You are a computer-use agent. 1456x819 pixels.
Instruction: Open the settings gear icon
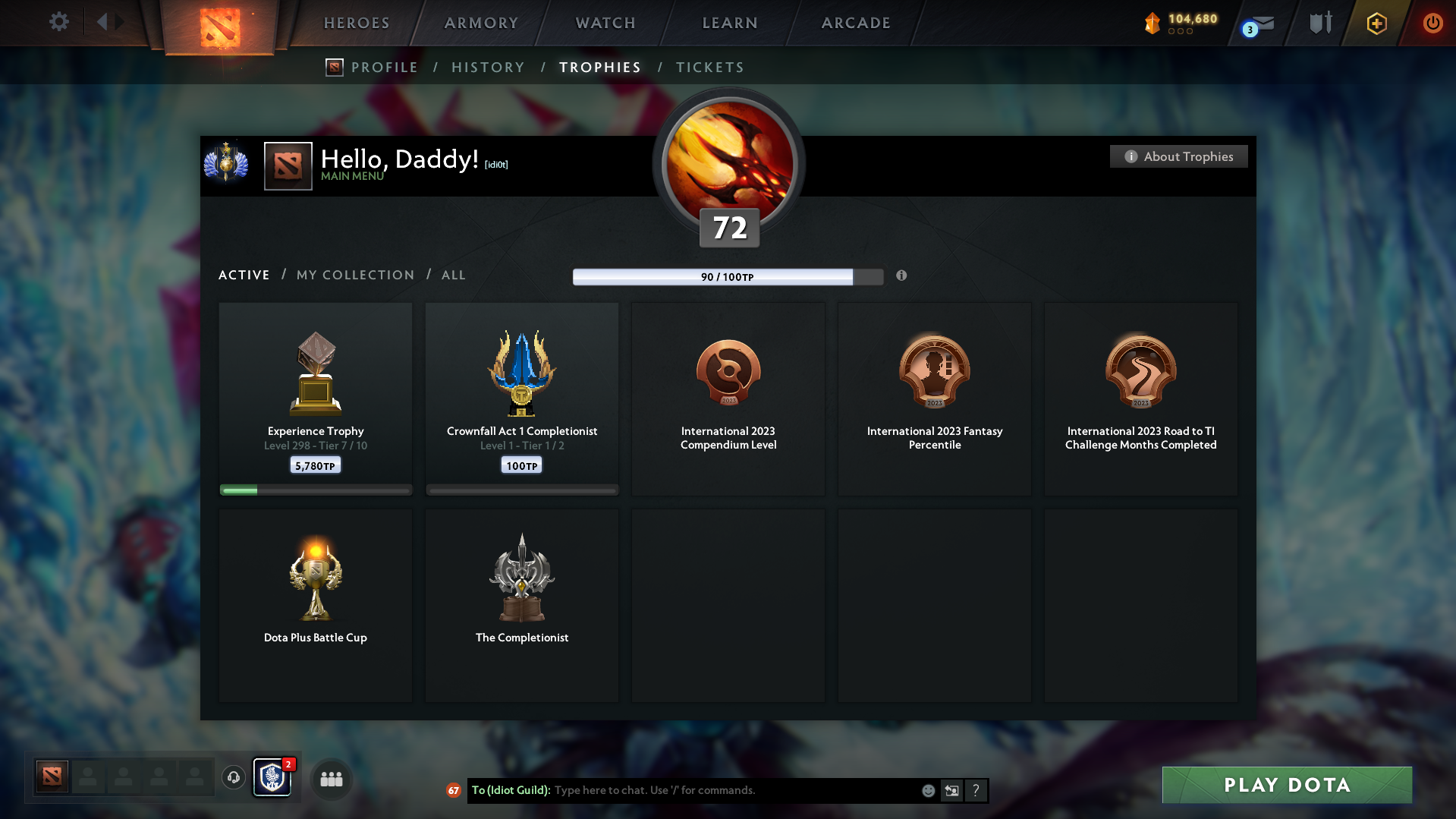click(x=58, y=22)
